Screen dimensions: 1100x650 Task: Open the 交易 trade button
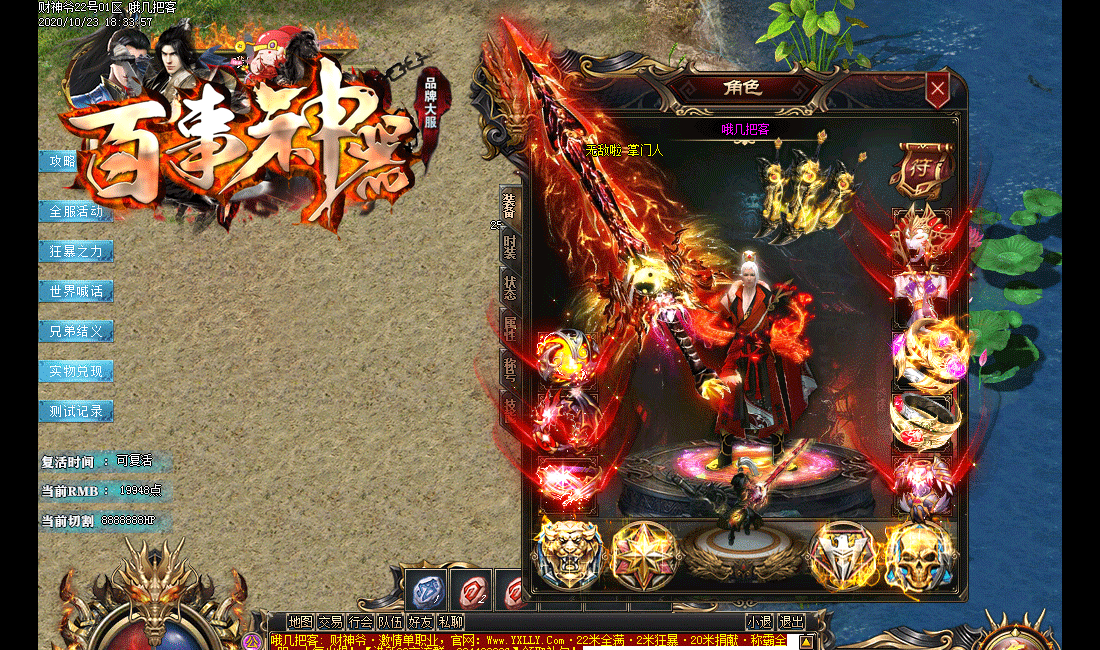330,622
